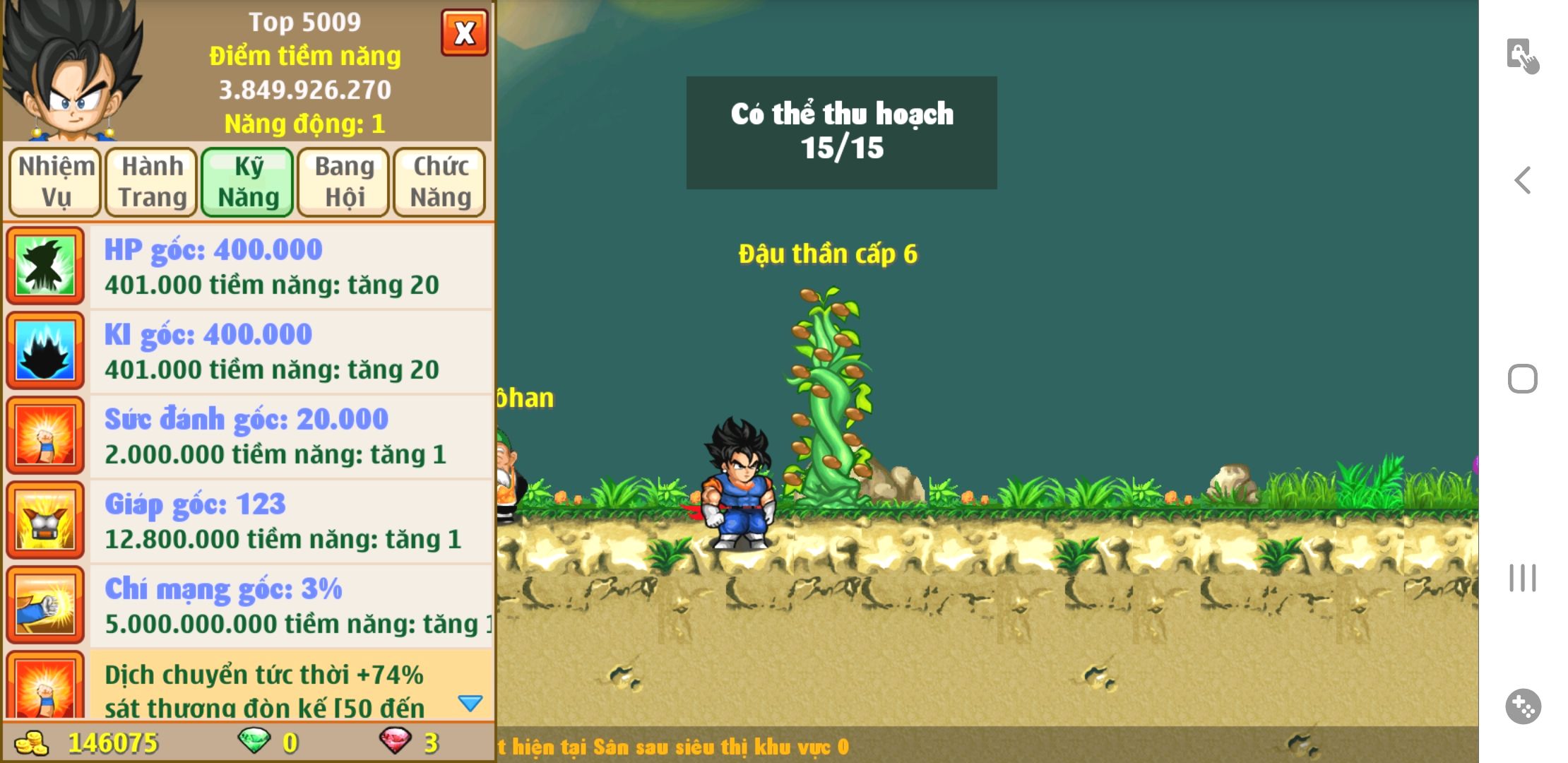Open the Android recent apps button
This screenshot has width=1568, height=763.
coord(1523,578)
